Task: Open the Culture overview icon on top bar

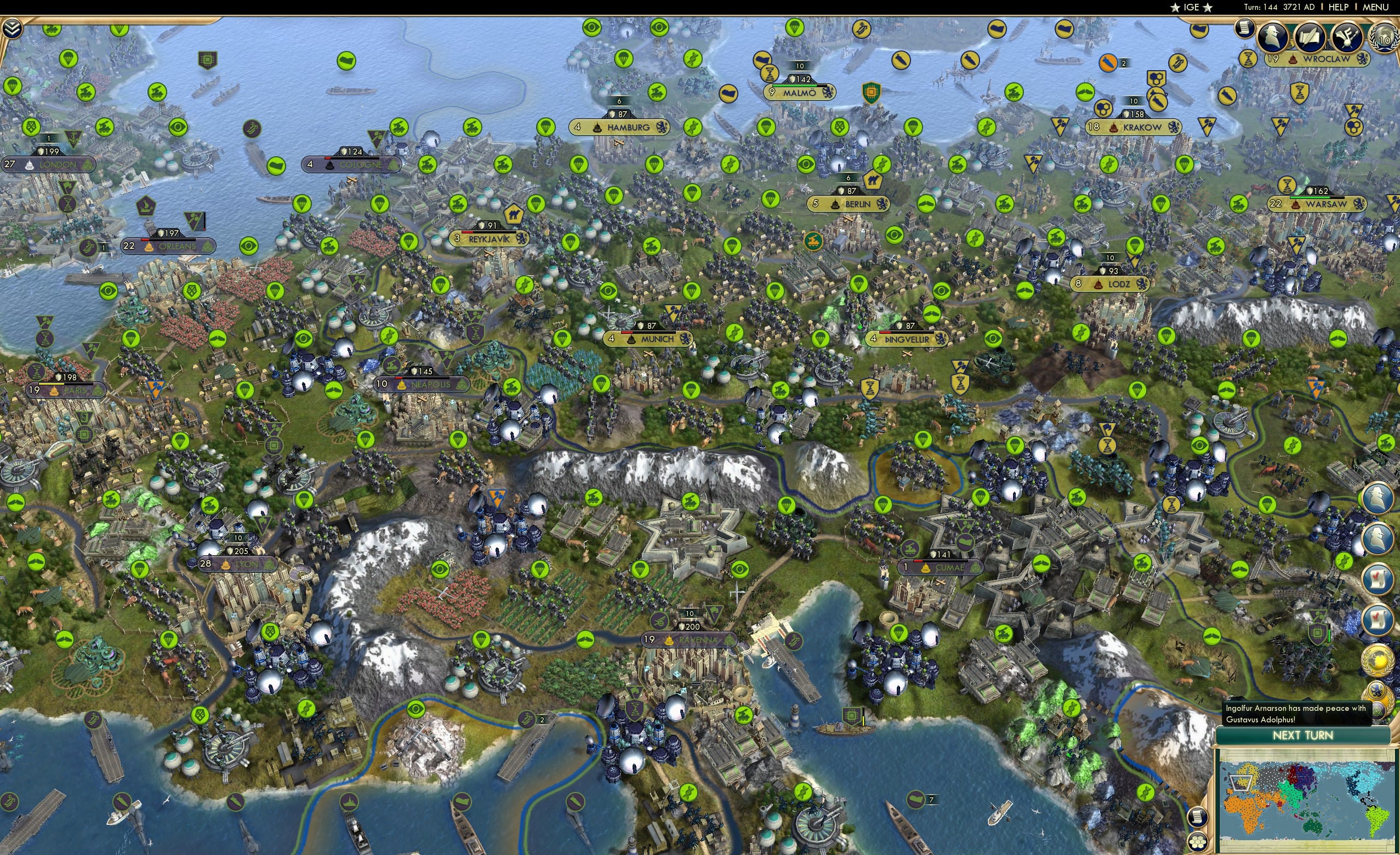Action: tap(1348, 37)
